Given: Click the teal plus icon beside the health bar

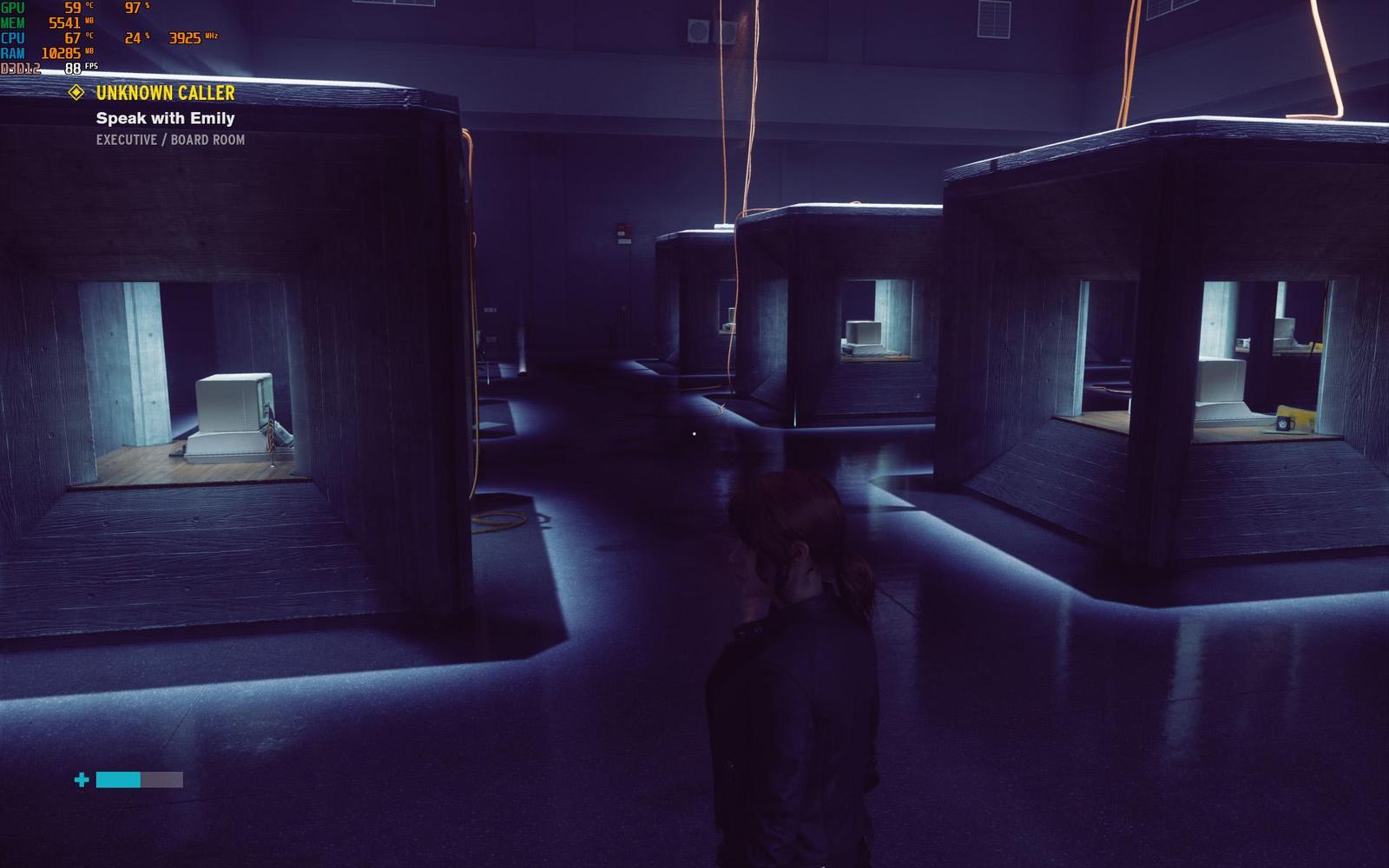Looking at the screenshot, I should (x=81, y=779).
